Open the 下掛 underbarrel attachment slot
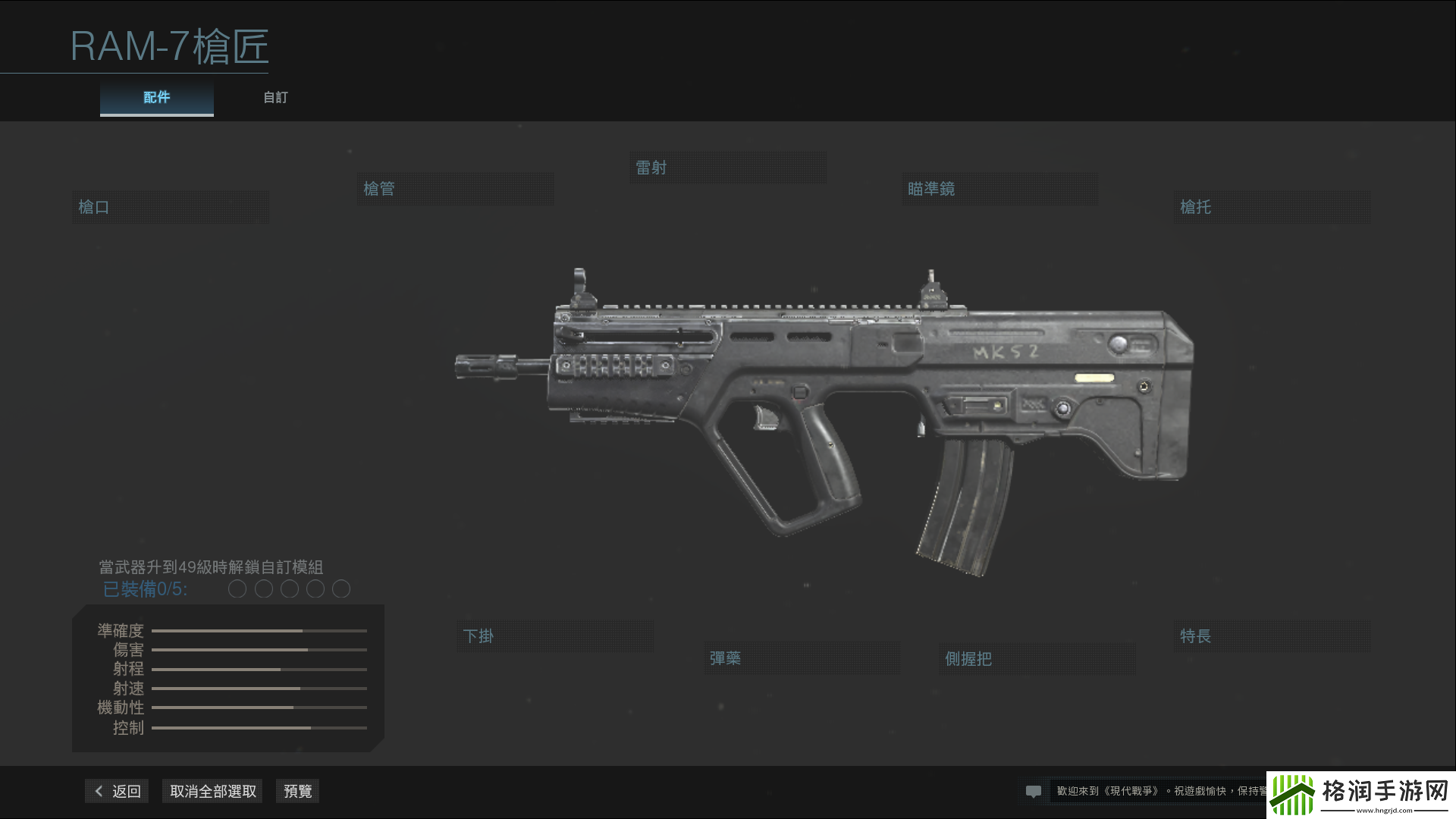This screenshot has height=819, width=1456. 554,636
